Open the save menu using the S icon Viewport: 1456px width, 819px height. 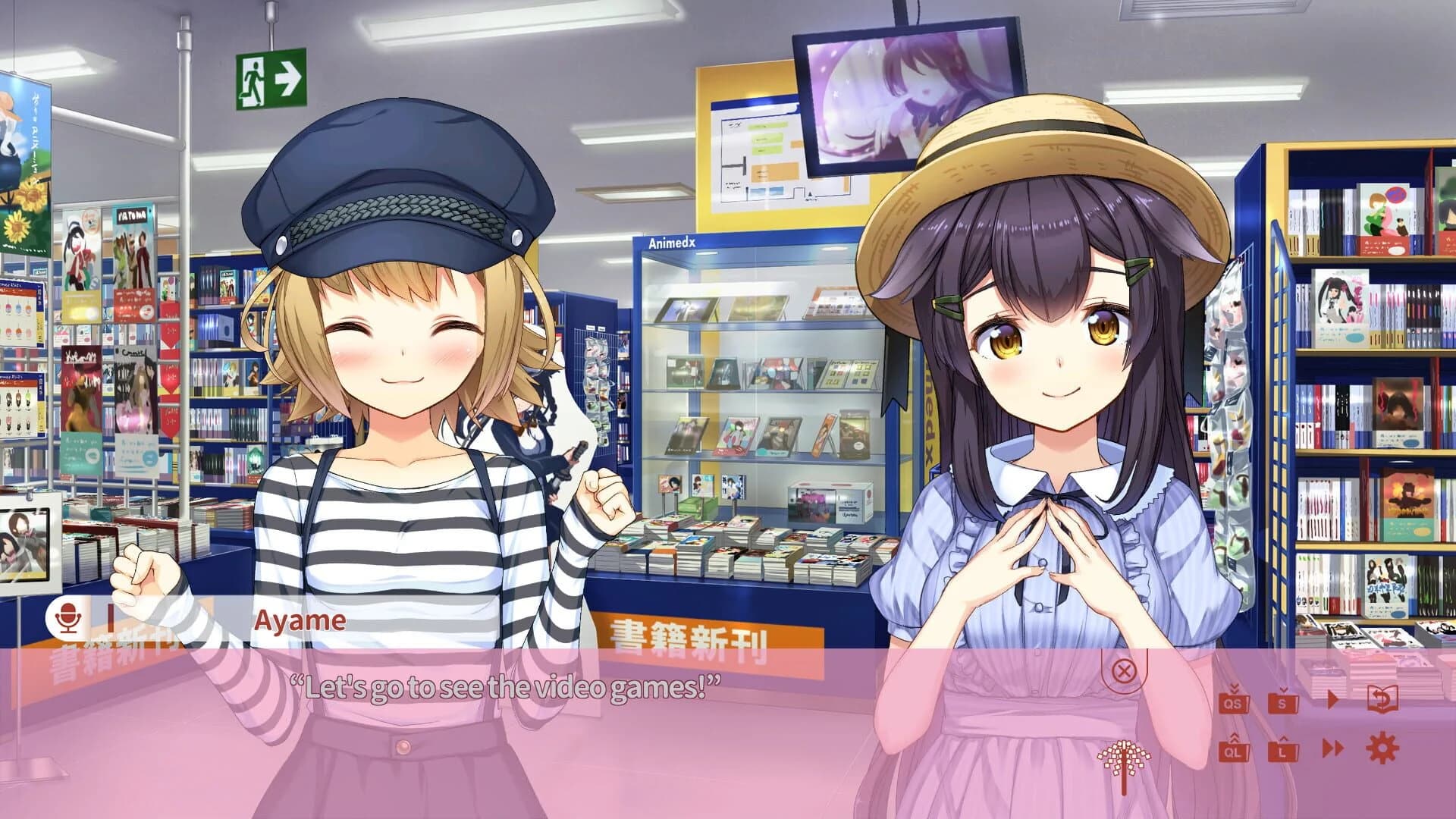point(1283,702)
